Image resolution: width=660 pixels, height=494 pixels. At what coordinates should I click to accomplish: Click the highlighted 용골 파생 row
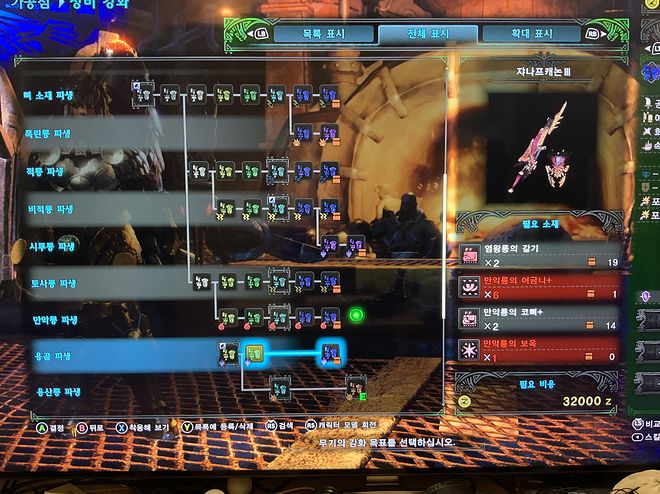point(58,356)
